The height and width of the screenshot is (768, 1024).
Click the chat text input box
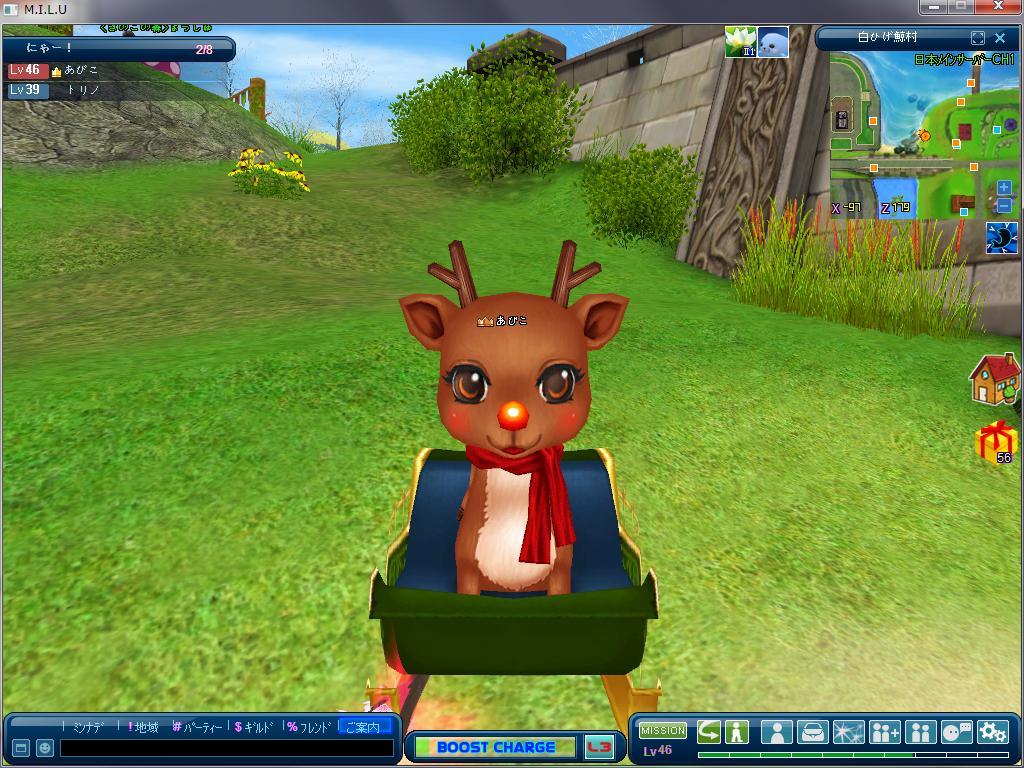[x=226, y=748]
